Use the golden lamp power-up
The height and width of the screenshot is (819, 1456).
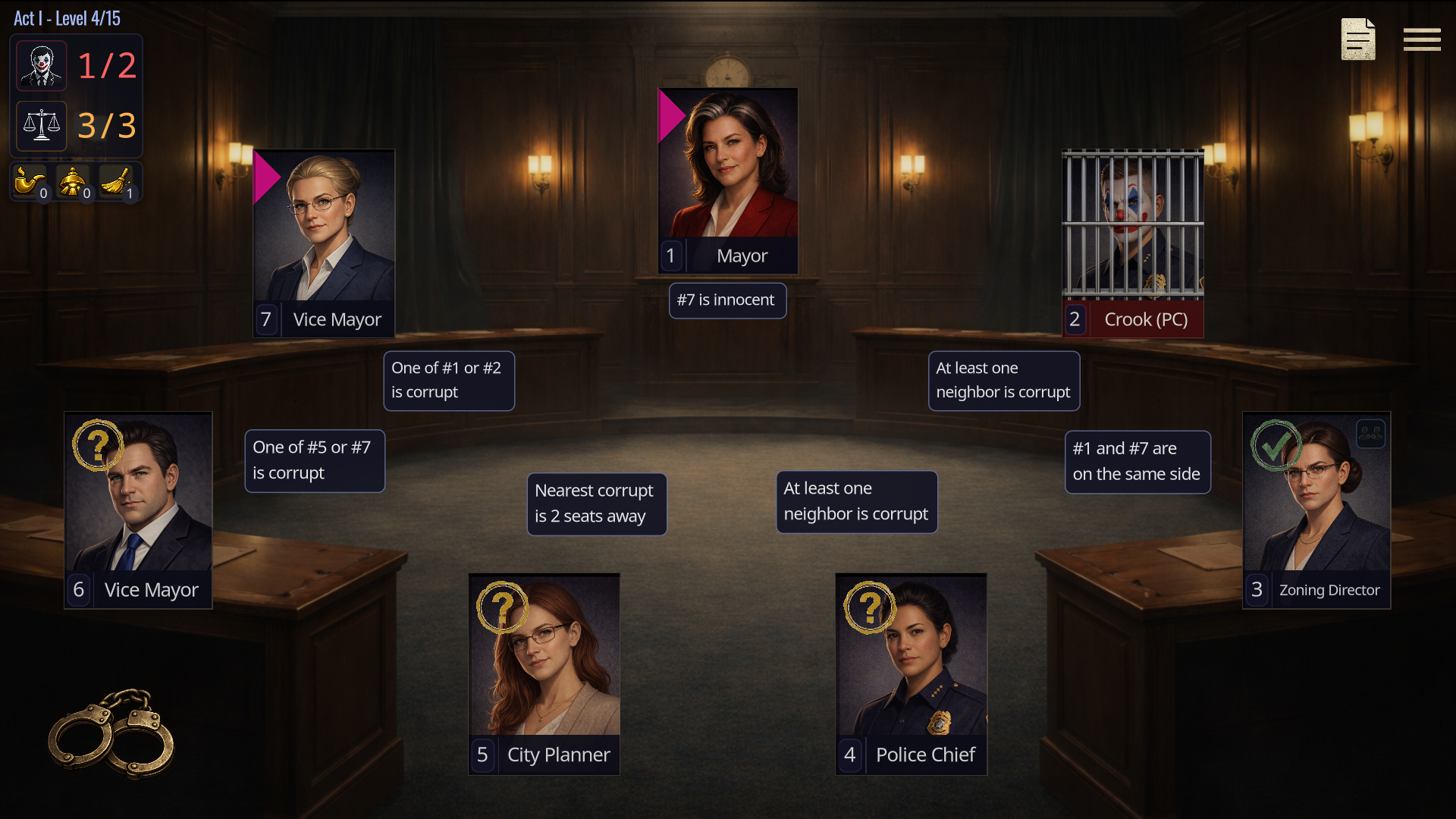click(73, 182)
